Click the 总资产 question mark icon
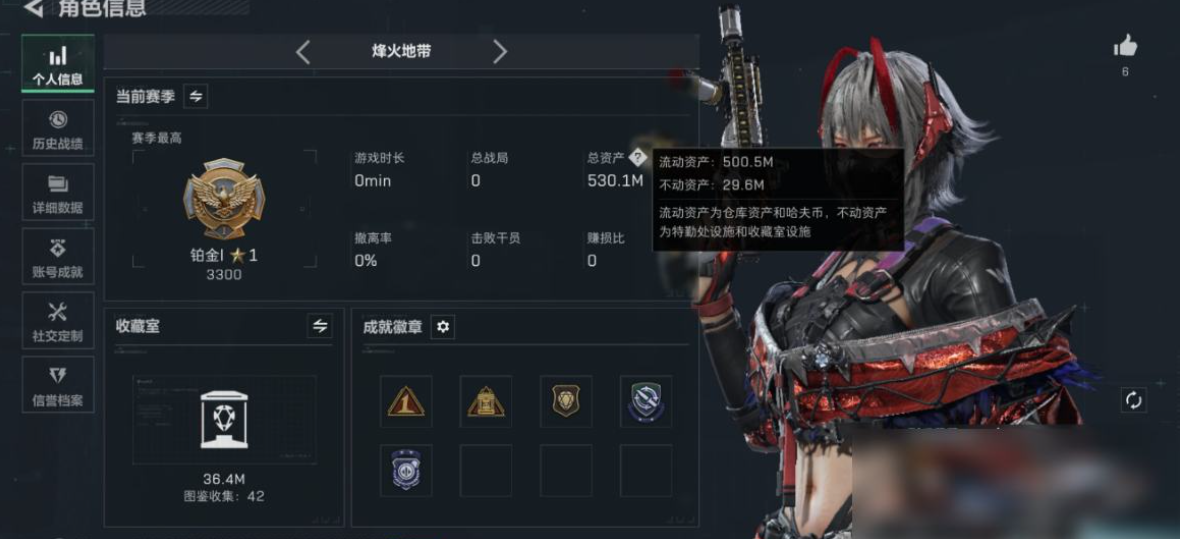This screenshot has height=539, width=1180. click(637, 157)
